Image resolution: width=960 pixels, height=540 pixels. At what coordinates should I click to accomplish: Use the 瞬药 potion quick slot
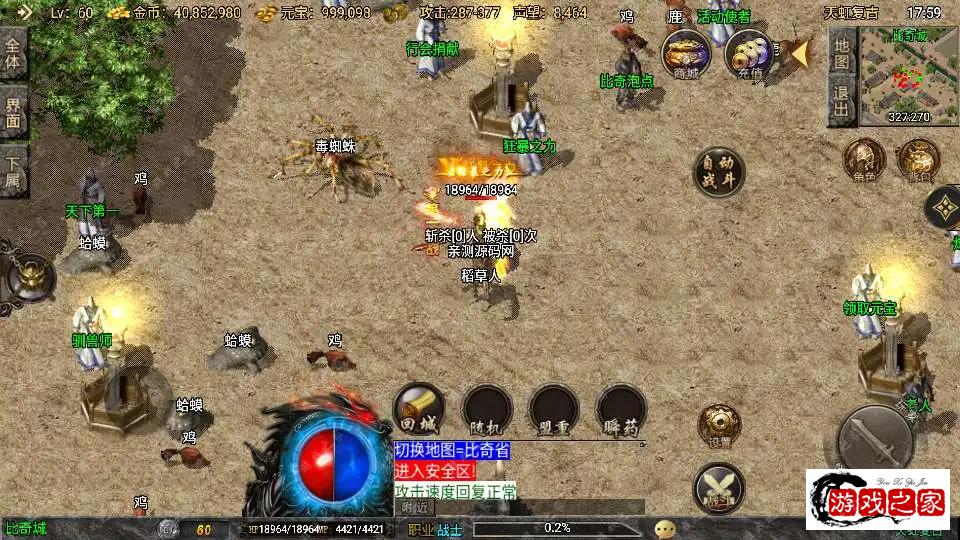click(x=620, y=408)
